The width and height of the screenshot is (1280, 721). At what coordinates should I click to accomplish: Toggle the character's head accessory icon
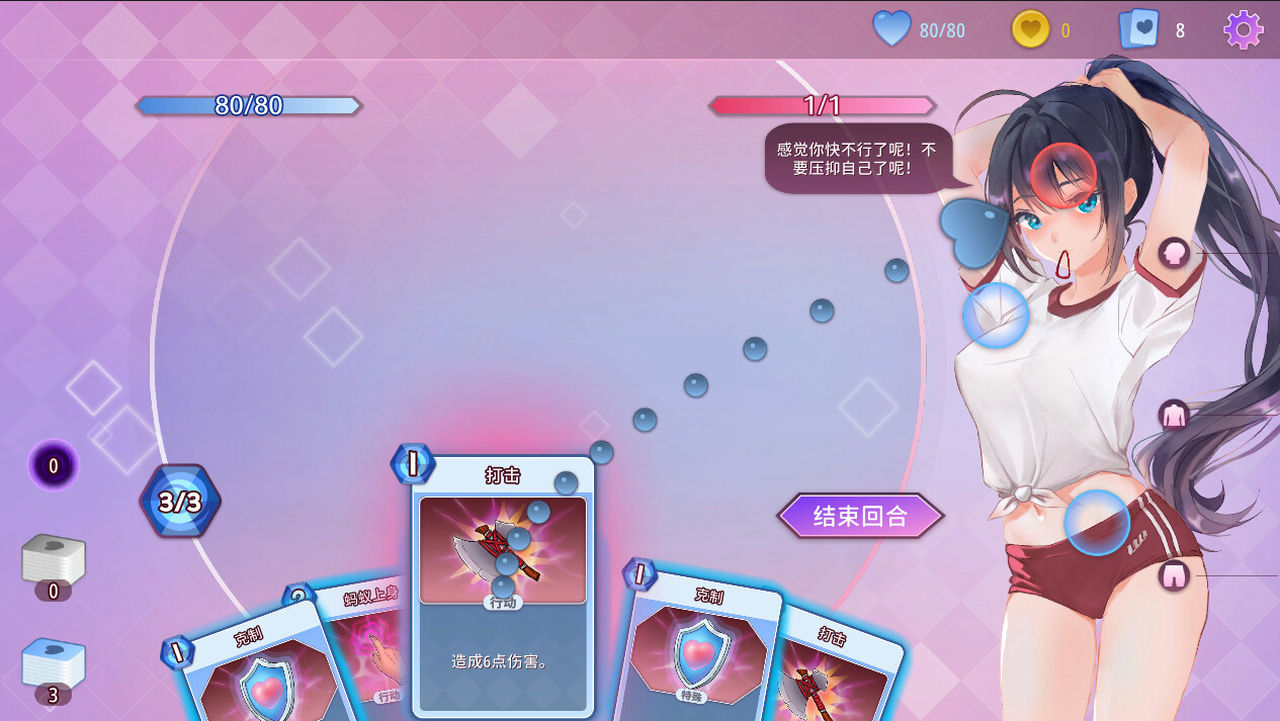(x=1176, y=253)
